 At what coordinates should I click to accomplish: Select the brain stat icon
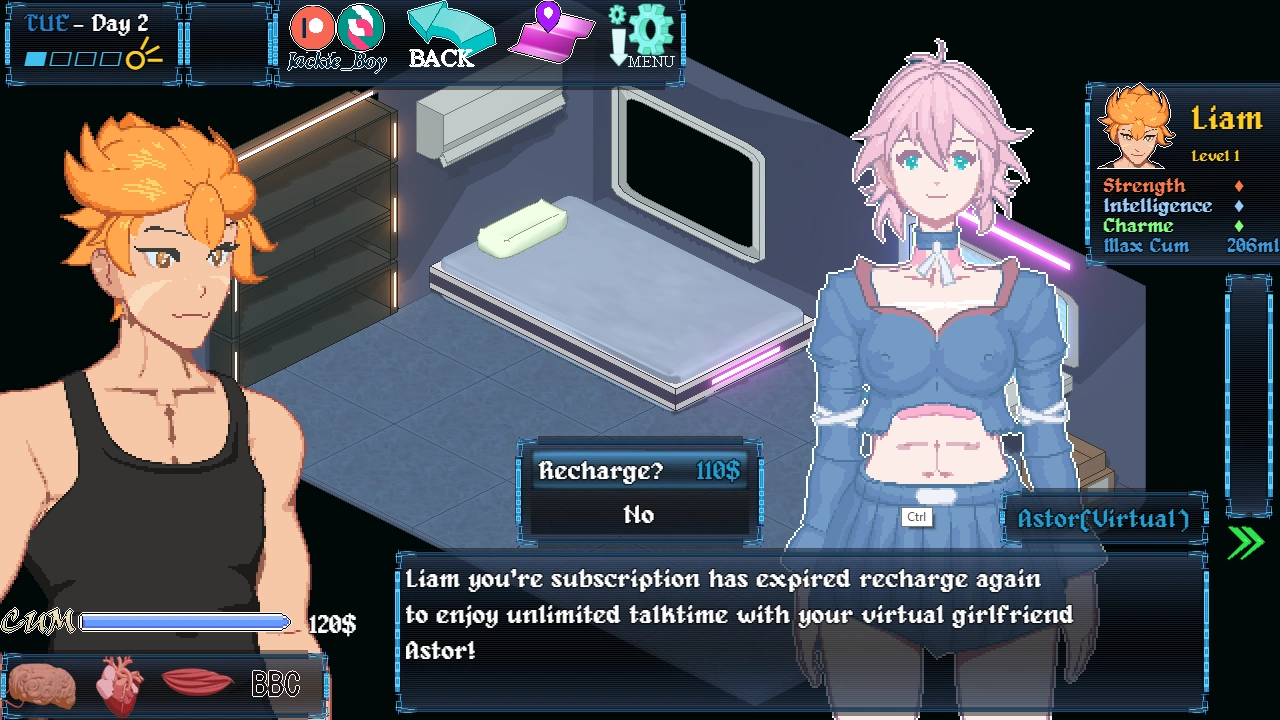[x=42, y=686]
